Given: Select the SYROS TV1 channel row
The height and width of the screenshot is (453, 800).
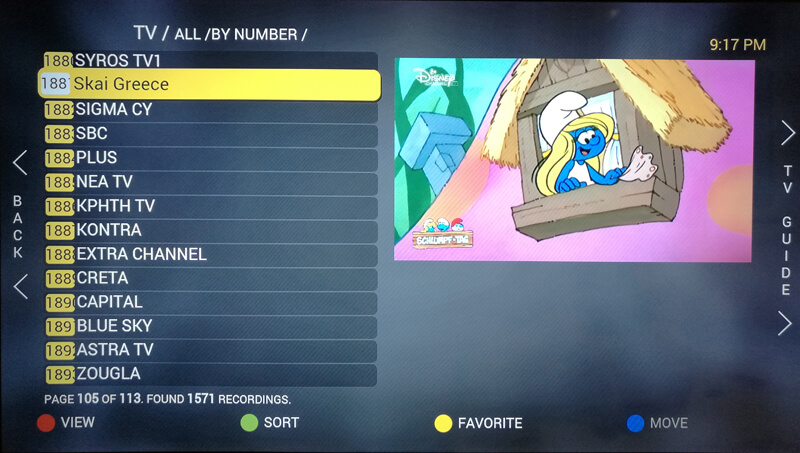Looking at the screenshot, I should click(x=210, y=61).
